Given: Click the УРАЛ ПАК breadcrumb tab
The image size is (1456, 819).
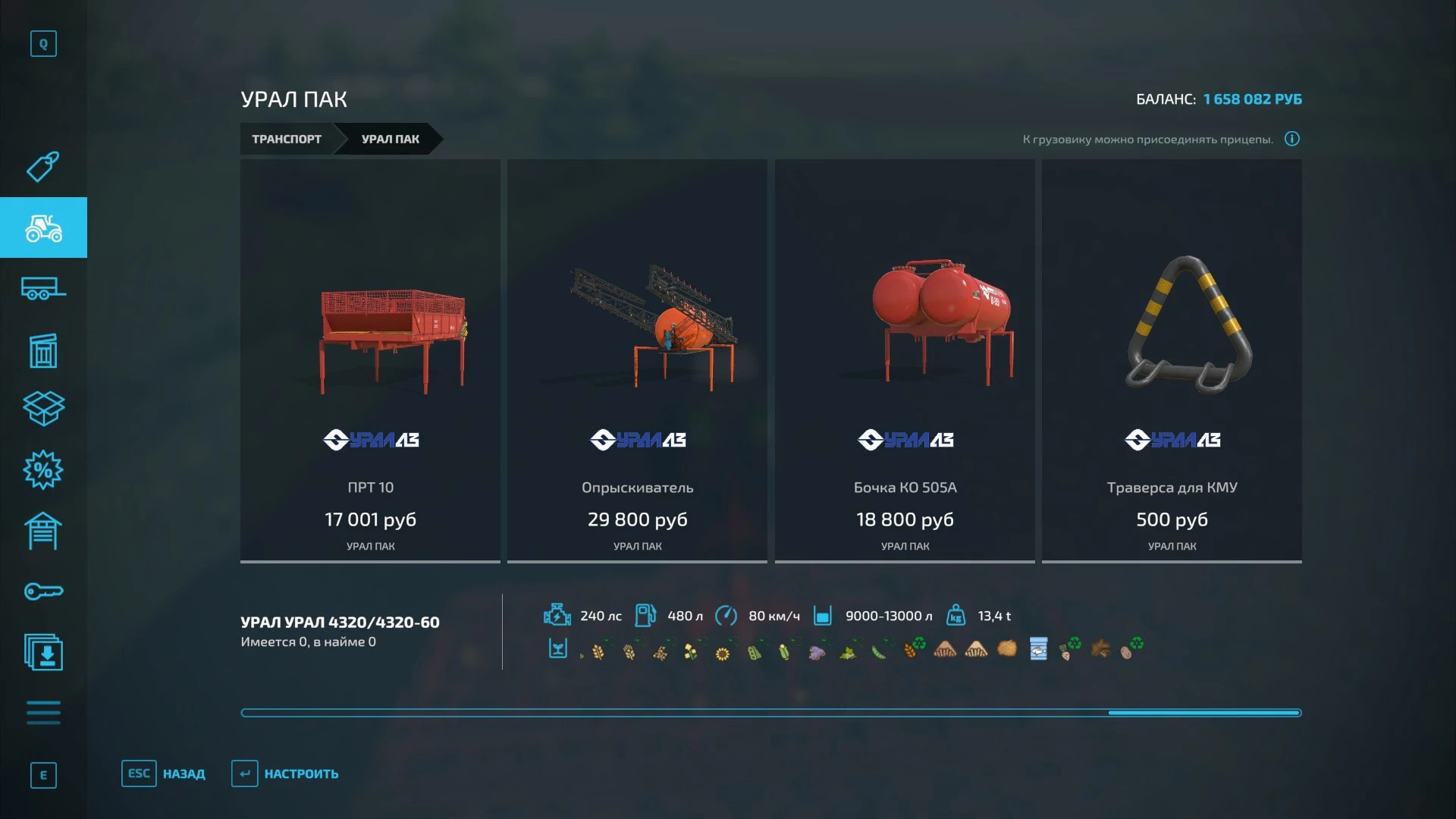Looking at the screenshot, I should (390, 139).
